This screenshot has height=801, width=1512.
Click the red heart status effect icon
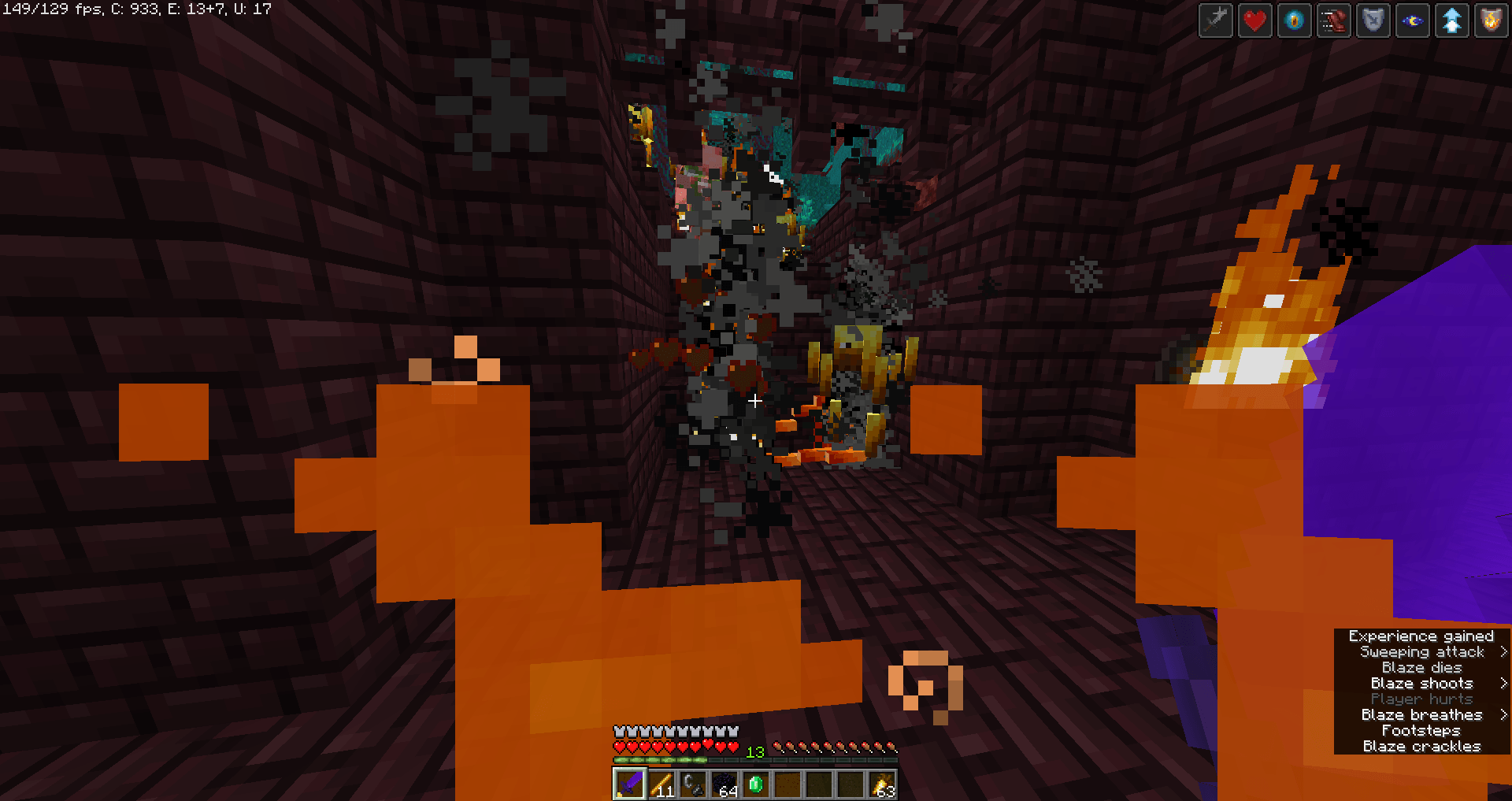(x=1254, y=20)
